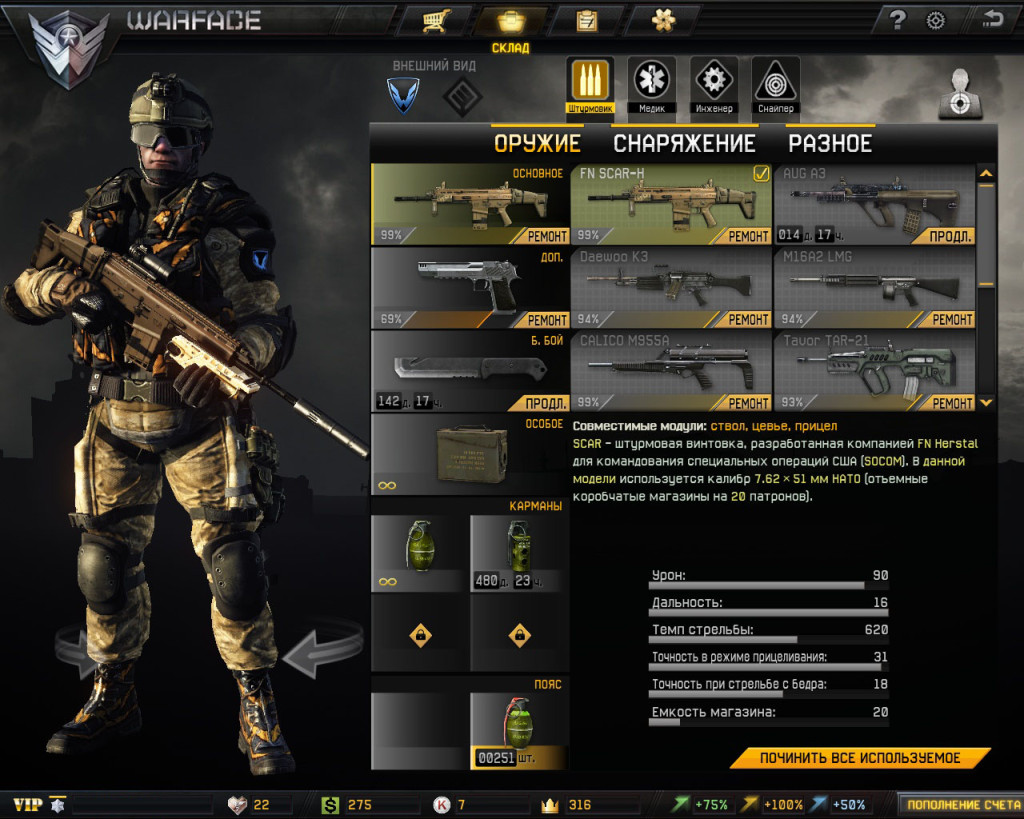Switch to the Разное tab
Viewport: 1024px width, 819px height.
coord(830,143)
